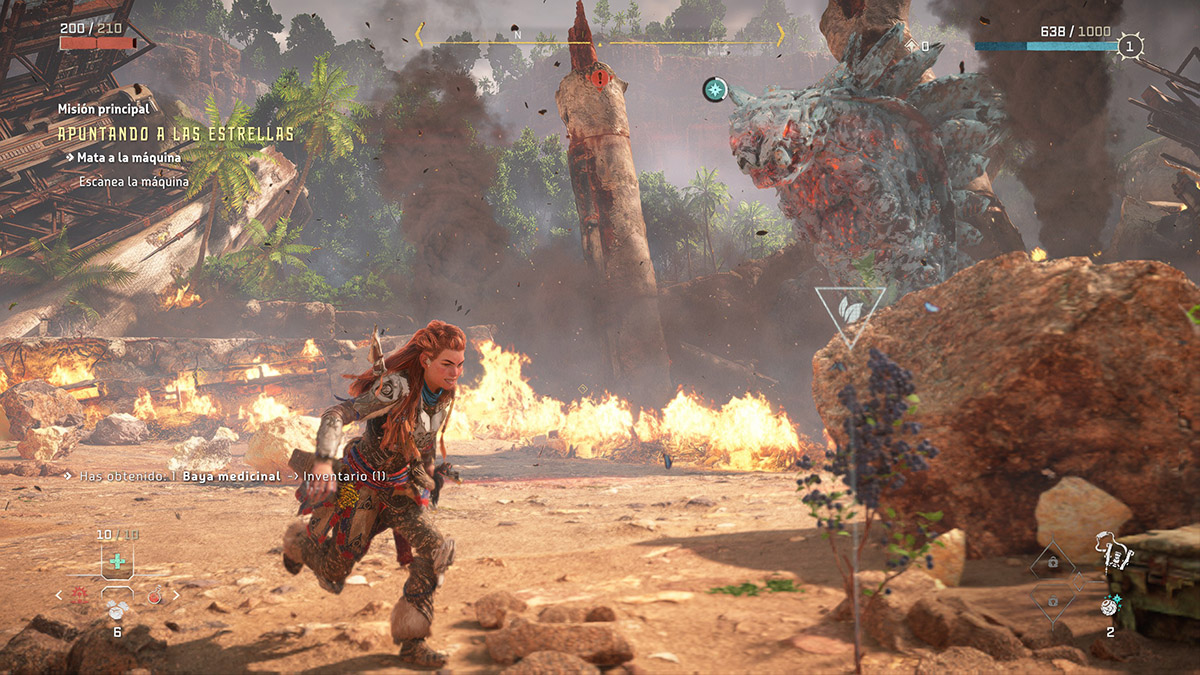Select the teal waypoint marker icon
Screen dimensions: 1200x675
coord(715,90)
